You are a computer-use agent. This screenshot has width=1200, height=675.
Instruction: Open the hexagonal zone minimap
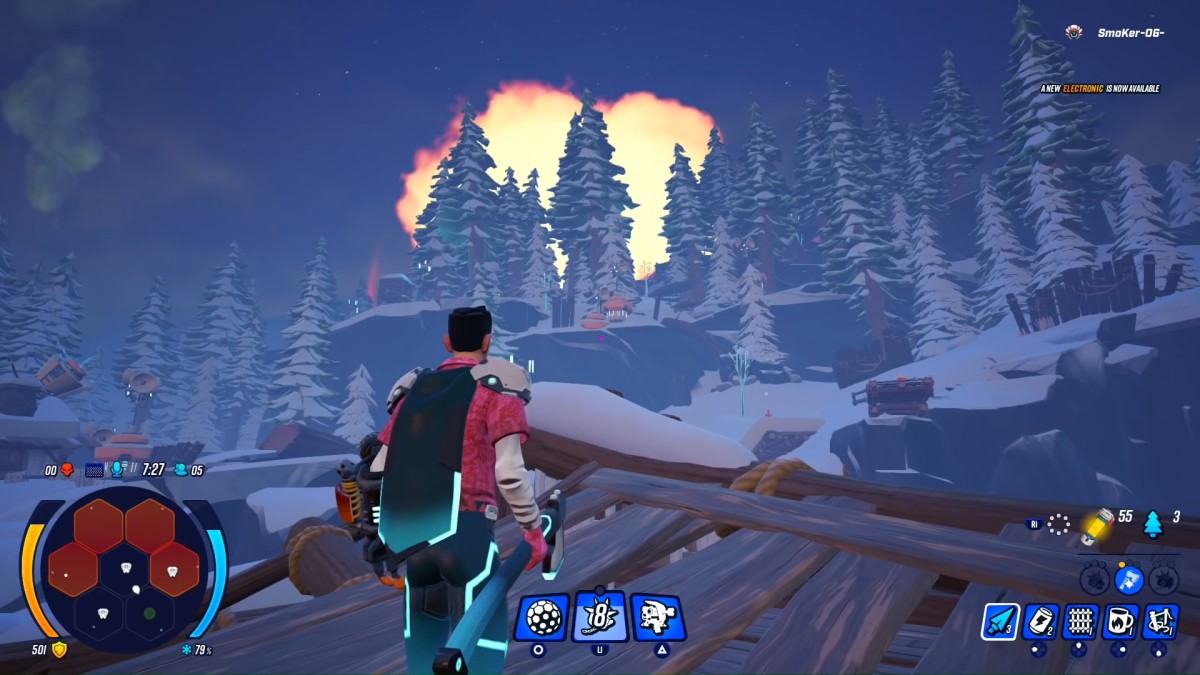(123, 568)
